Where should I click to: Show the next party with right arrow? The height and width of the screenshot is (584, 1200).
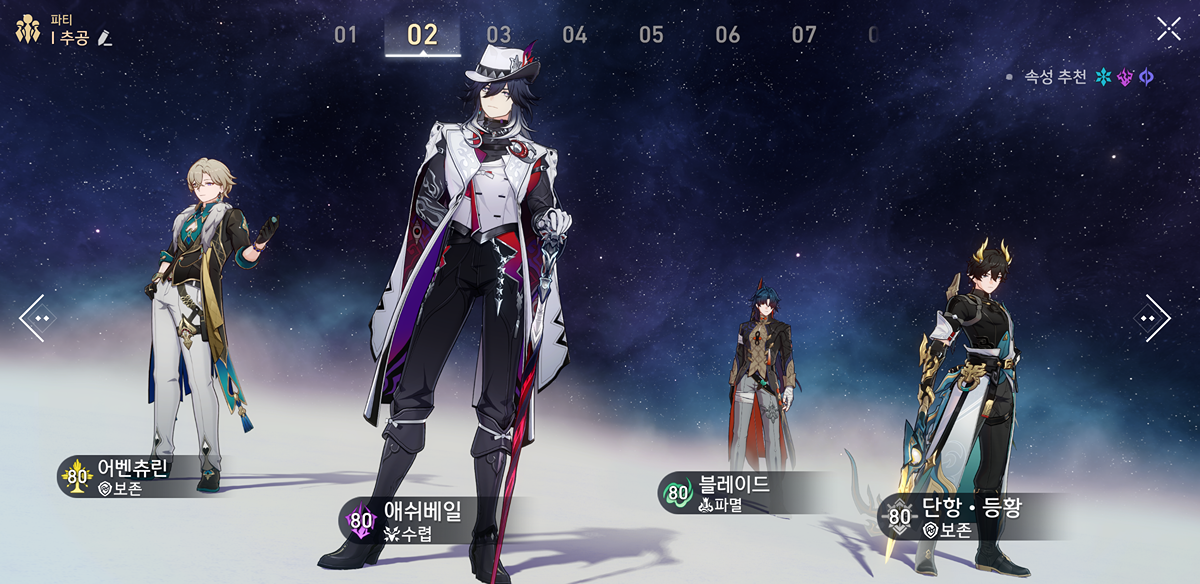[1155, 318]
